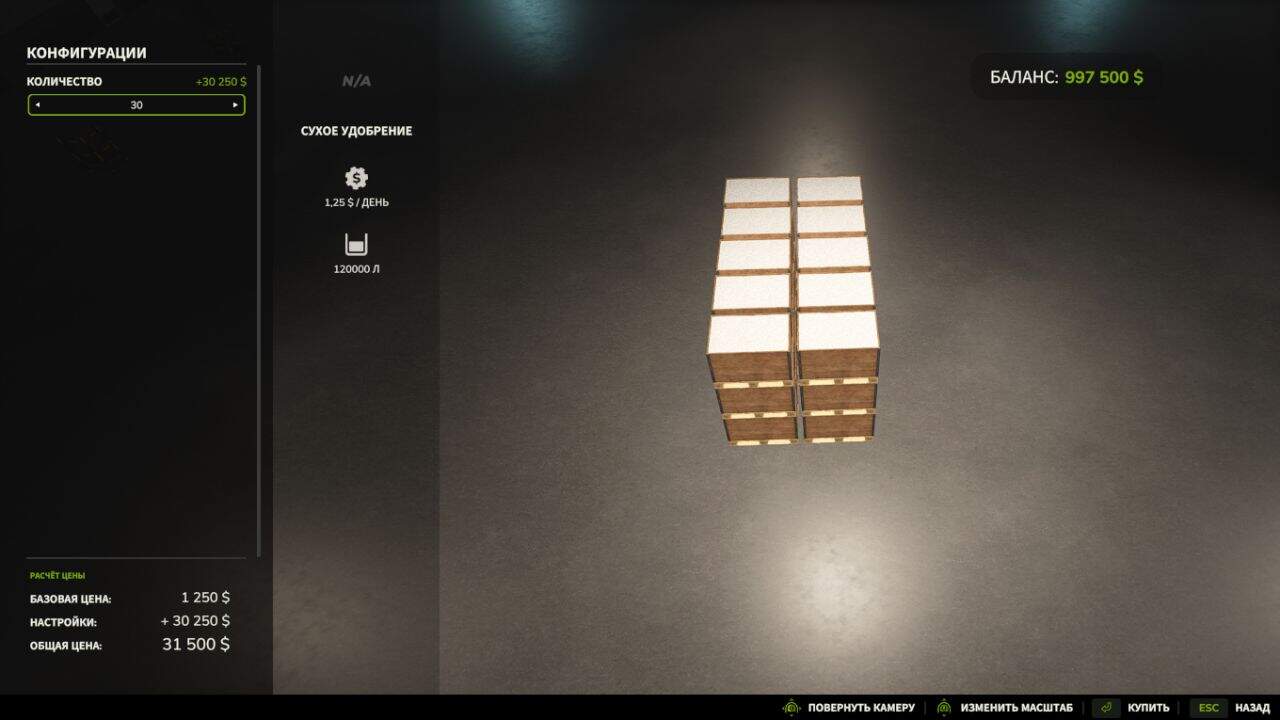Click the maintenance cost gear-dollar icon

pos(355,178)
